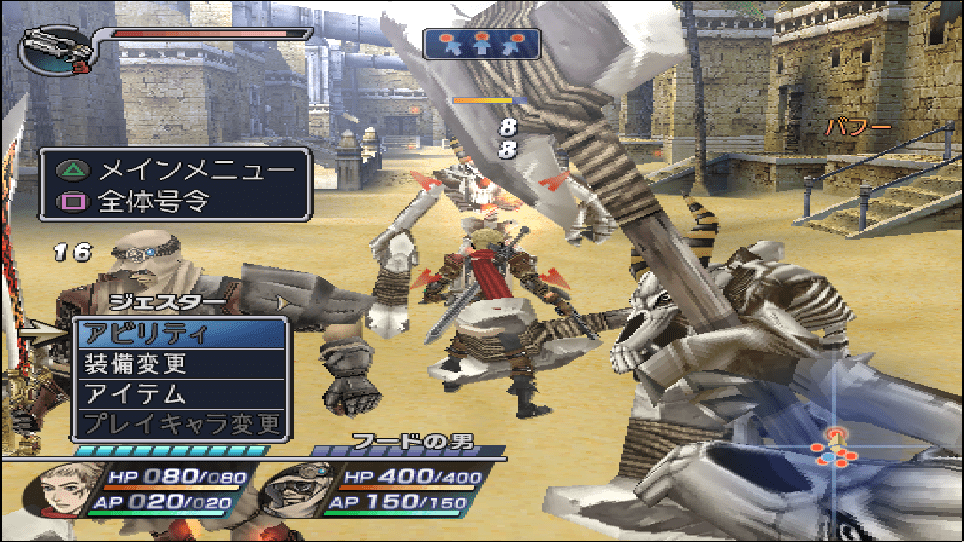Viewport: 964px width, 542px height.
Task: Choose 装備変更 to change equipment
Action: (x=180, y=364)
